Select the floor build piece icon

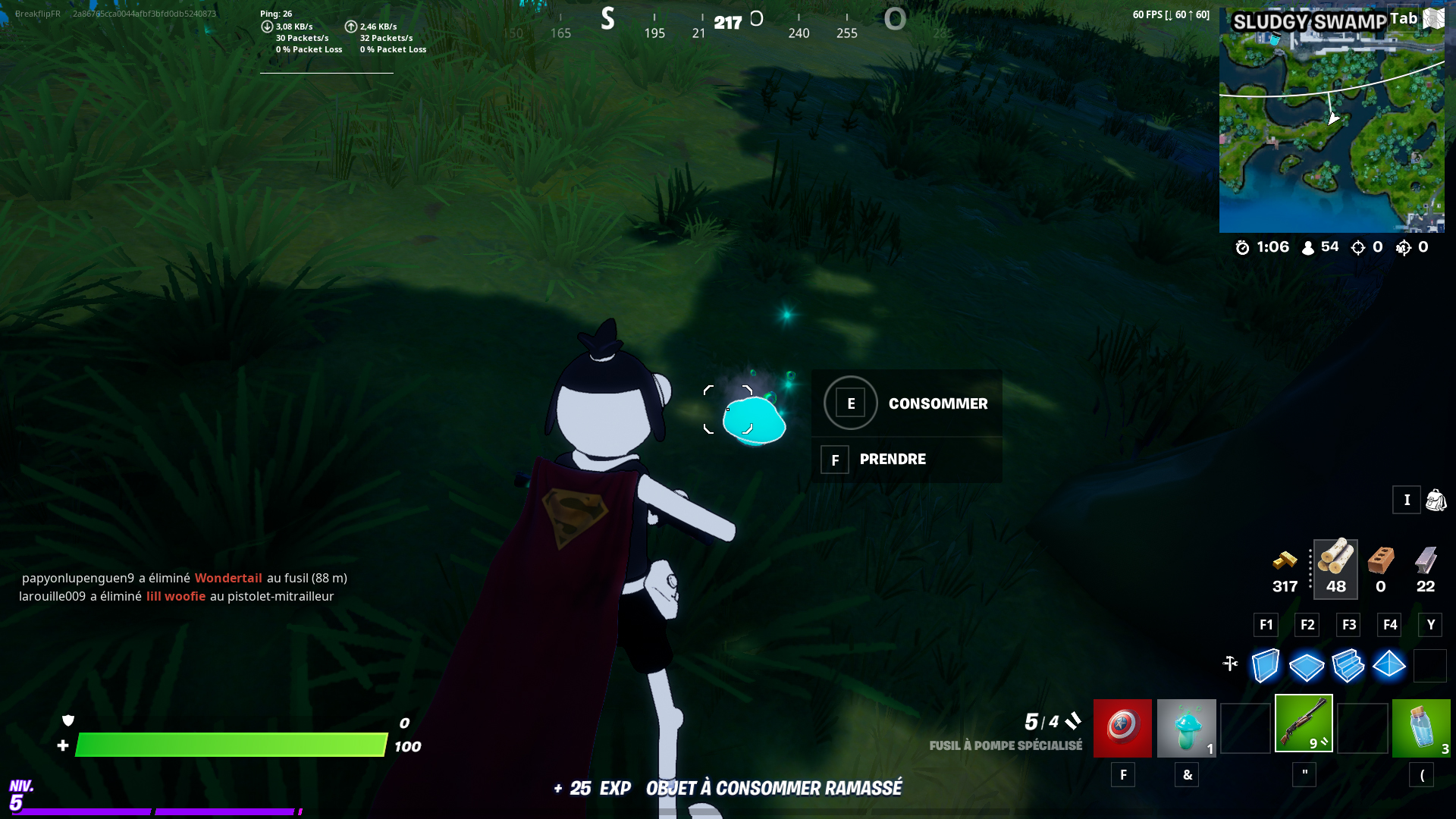(1307, 666)
